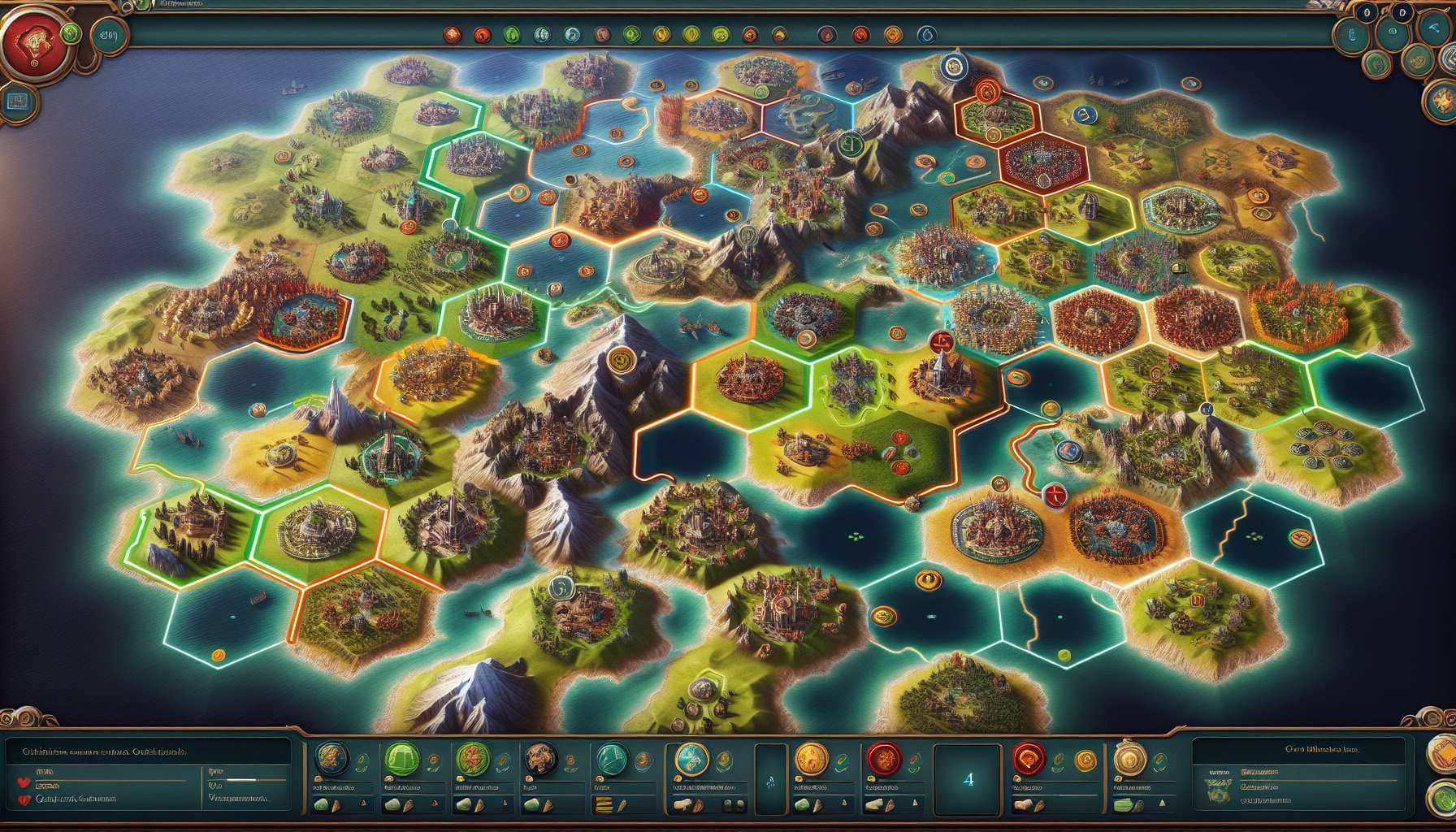The image size is (1456, 832).
Task: Open the gold round button in the bottom-right corner
Action: pyautogui.click(x=1444, y=754)
